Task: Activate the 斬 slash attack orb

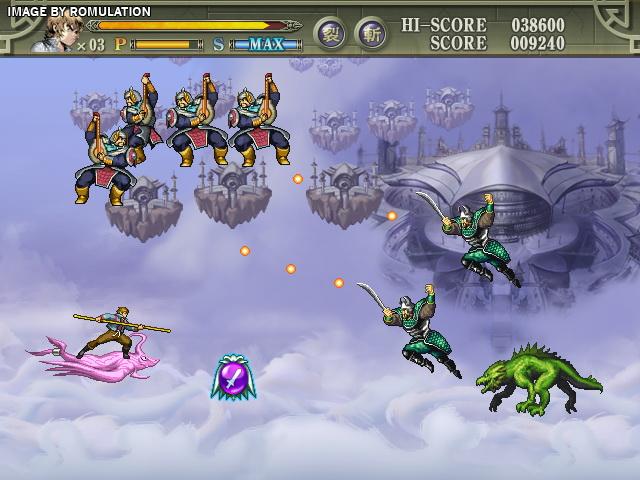Action: click(371, 33)
